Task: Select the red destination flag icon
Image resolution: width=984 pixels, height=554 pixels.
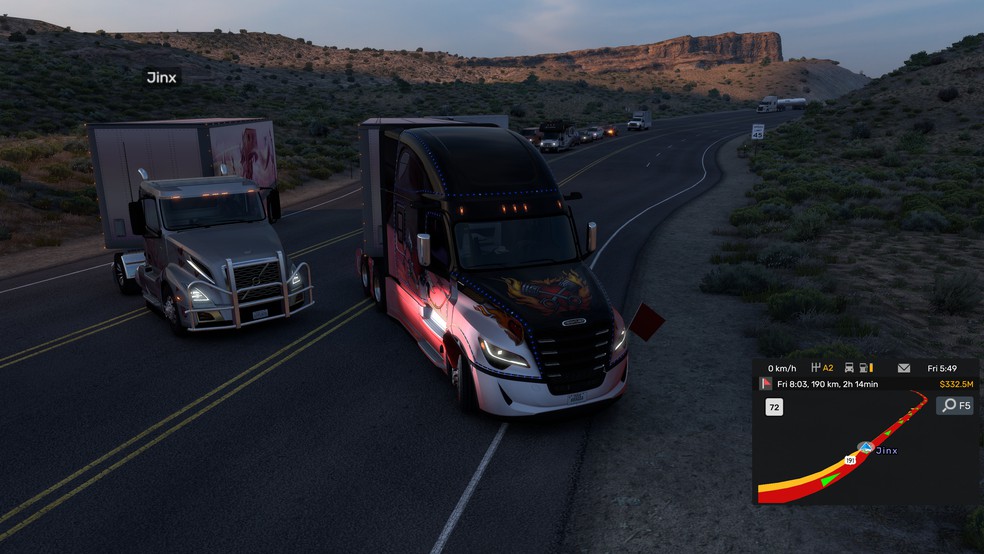Action: coord(766,384)
